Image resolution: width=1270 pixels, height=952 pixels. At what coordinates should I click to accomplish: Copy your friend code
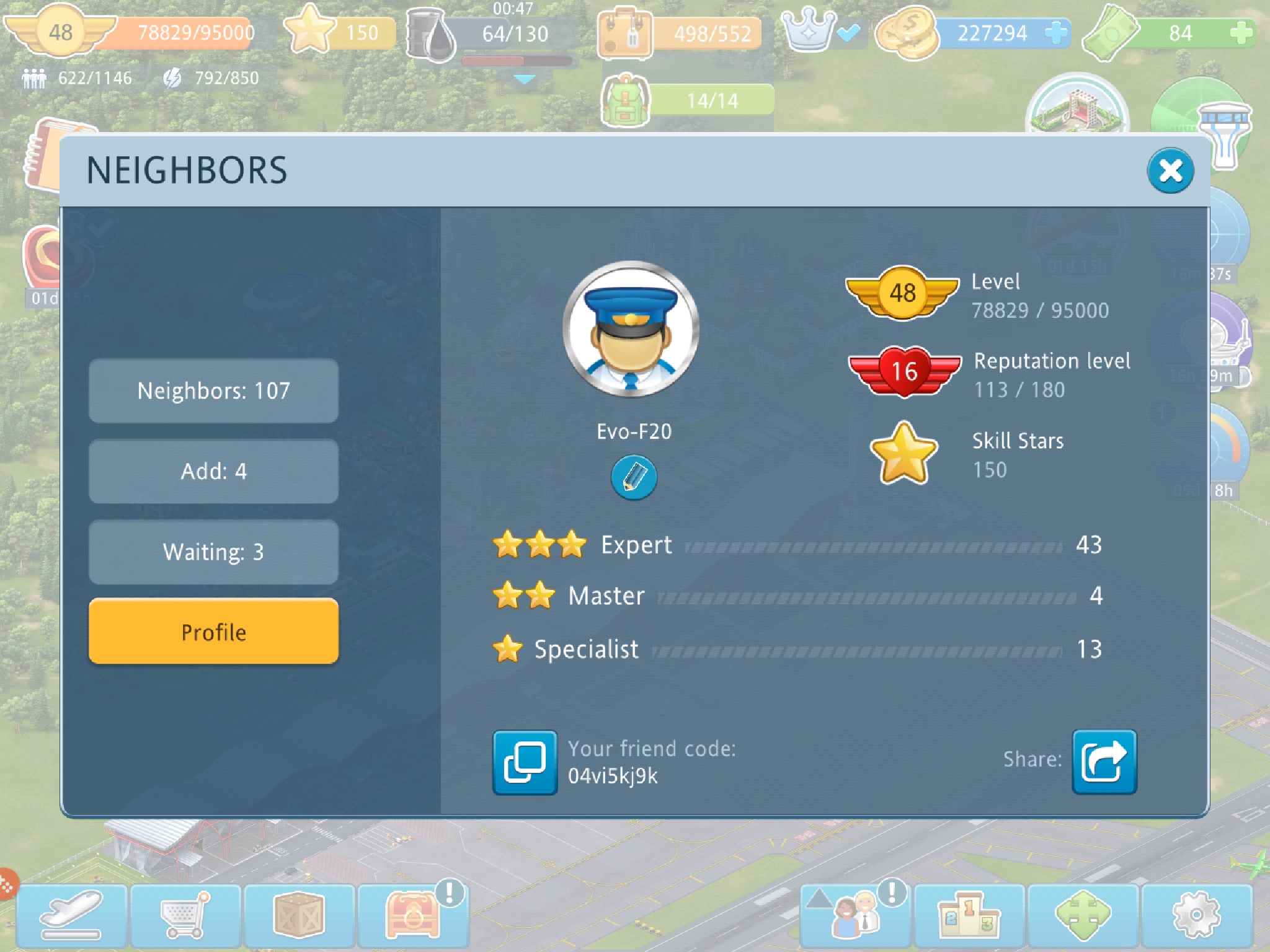pyautogui.click(x=525, y=762)
